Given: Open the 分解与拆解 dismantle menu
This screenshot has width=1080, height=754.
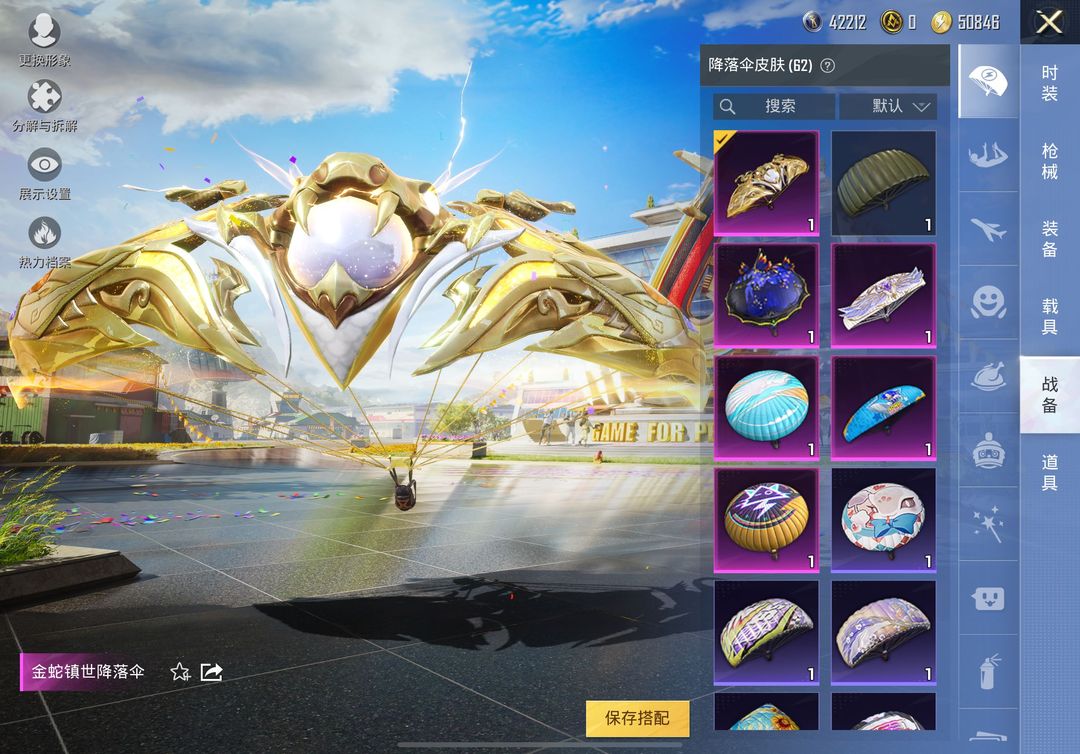Looking at the screenshot, I should (45, 107).
